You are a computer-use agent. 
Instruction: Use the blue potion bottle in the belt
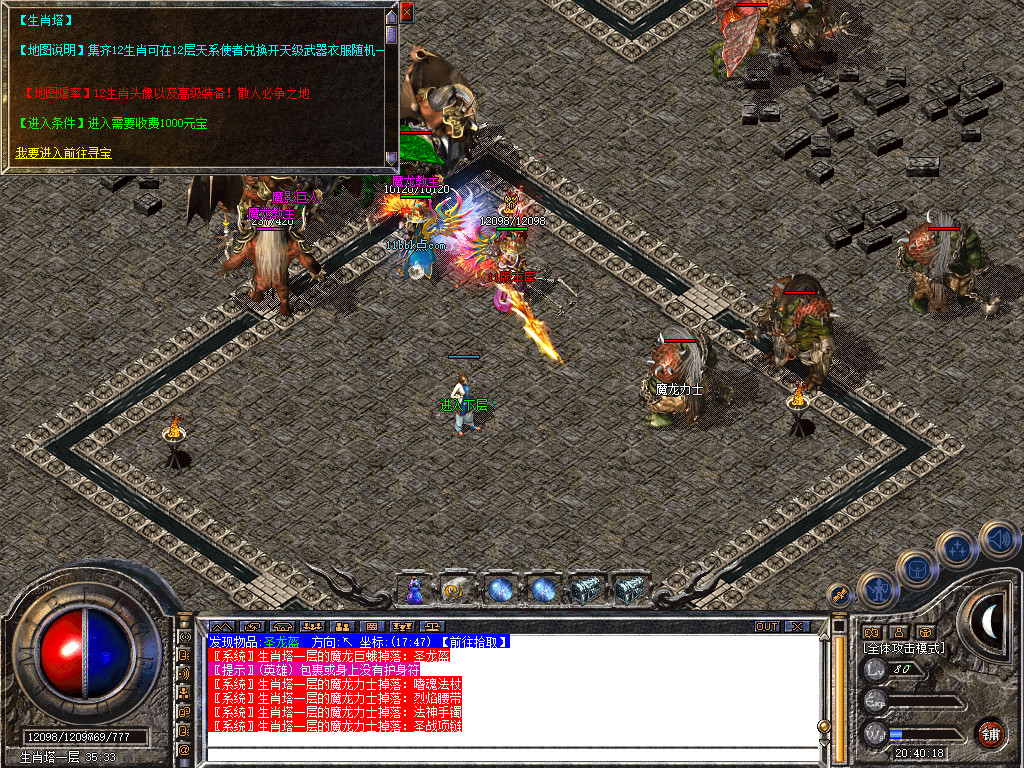tap(413, 591)
